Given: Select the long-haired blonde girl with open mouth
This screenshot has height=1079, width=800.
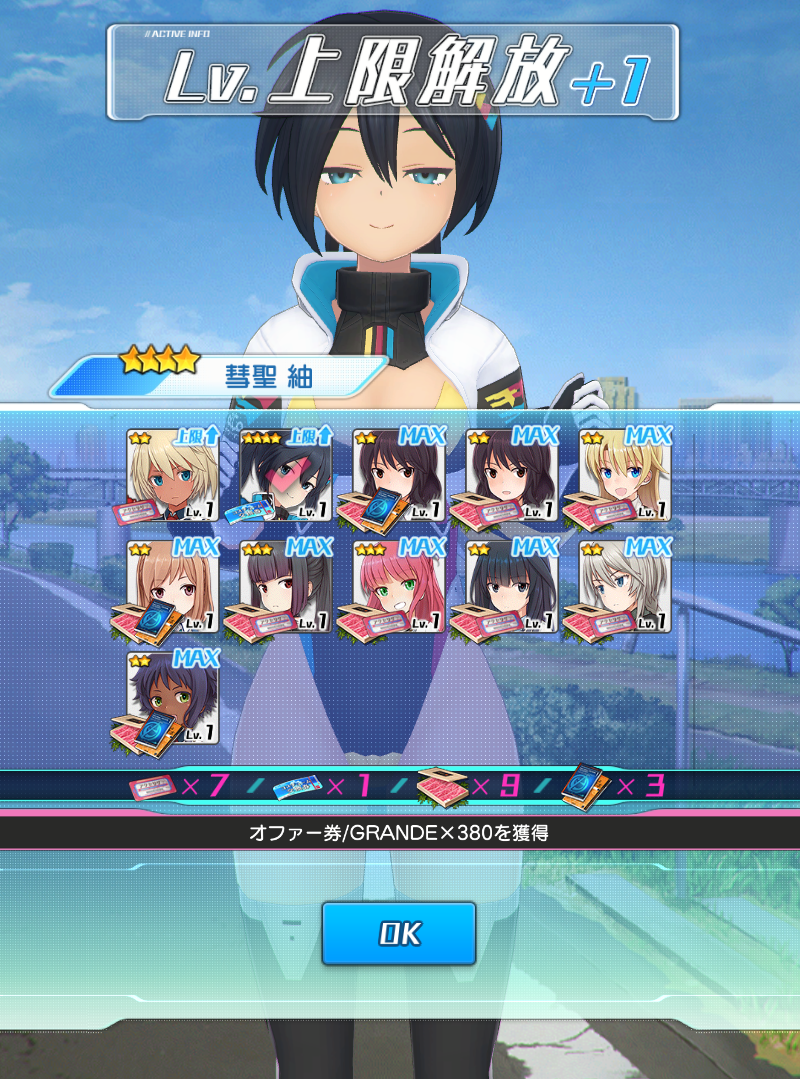Looking at the screenshot, I should click(x=625, y=476).
